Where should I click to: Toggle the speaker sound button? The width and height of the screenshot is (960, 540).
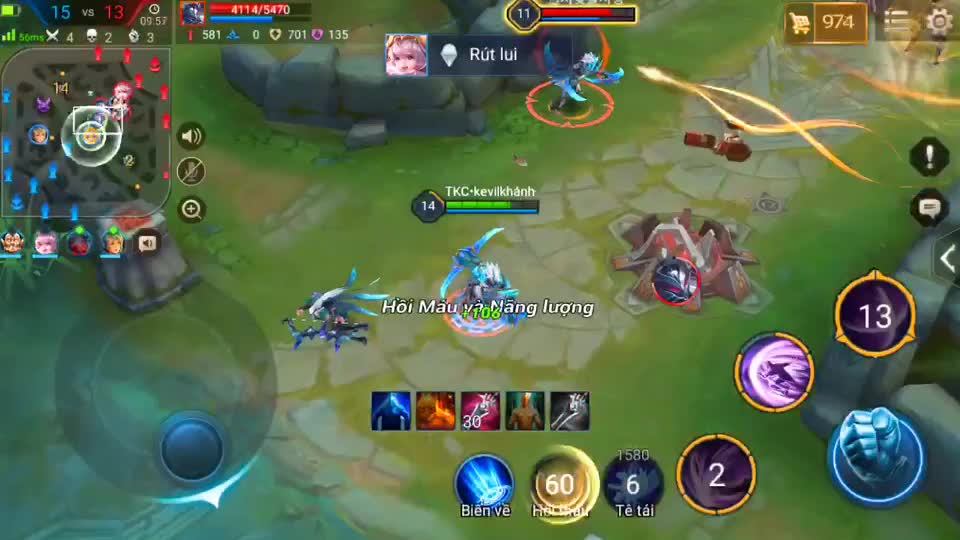pos(191,137)
